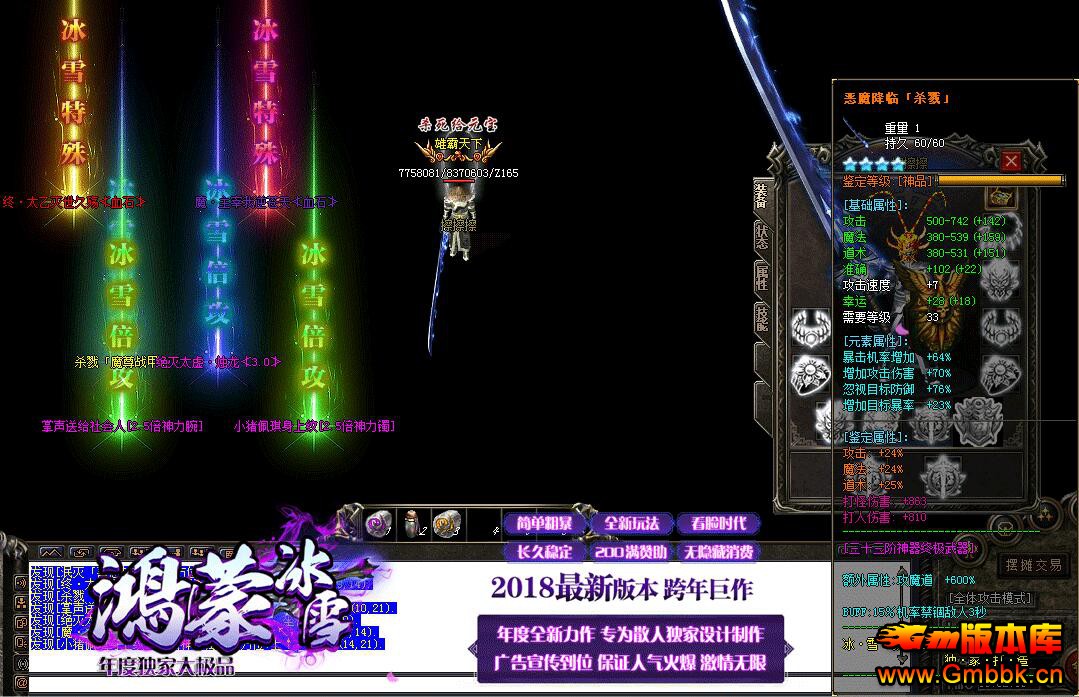The image size is (1079, 697).
Task: Use the purple swirl stone in hotbar slot 1
Action: point(379,523)
